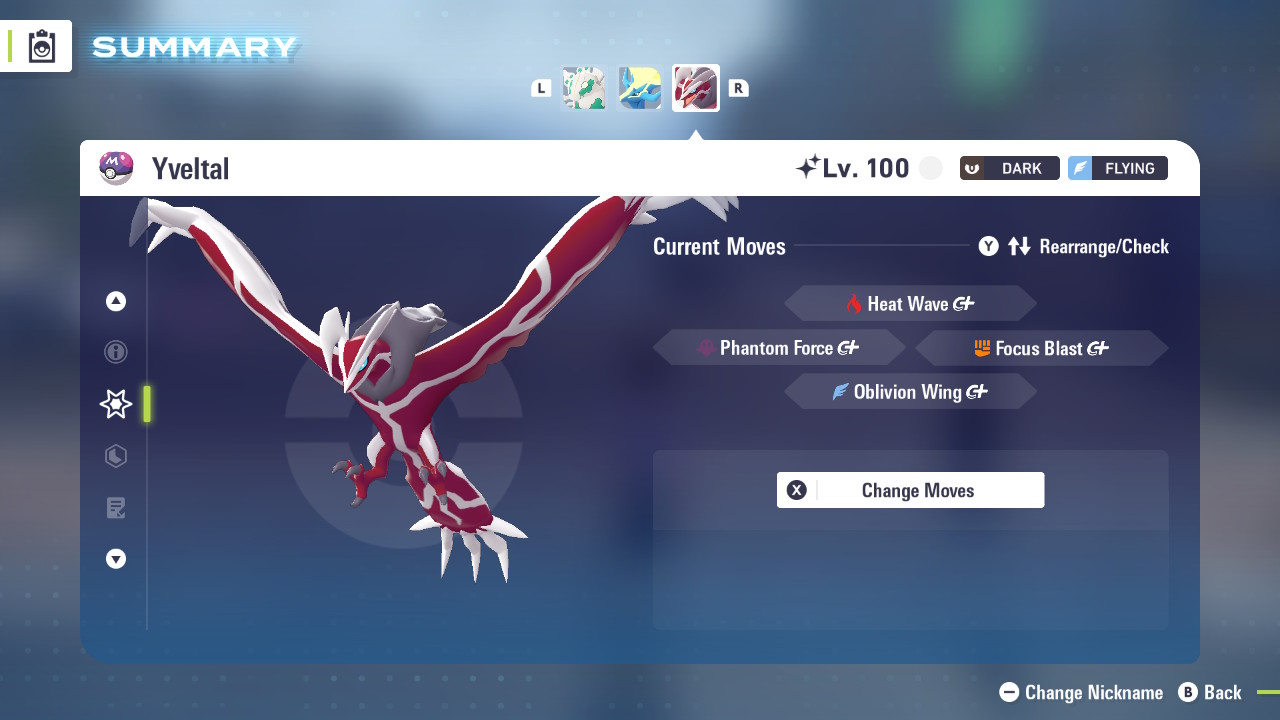1280x720 pixels.
Task: Click the up arrow page selector
Action: pos(116,301)
